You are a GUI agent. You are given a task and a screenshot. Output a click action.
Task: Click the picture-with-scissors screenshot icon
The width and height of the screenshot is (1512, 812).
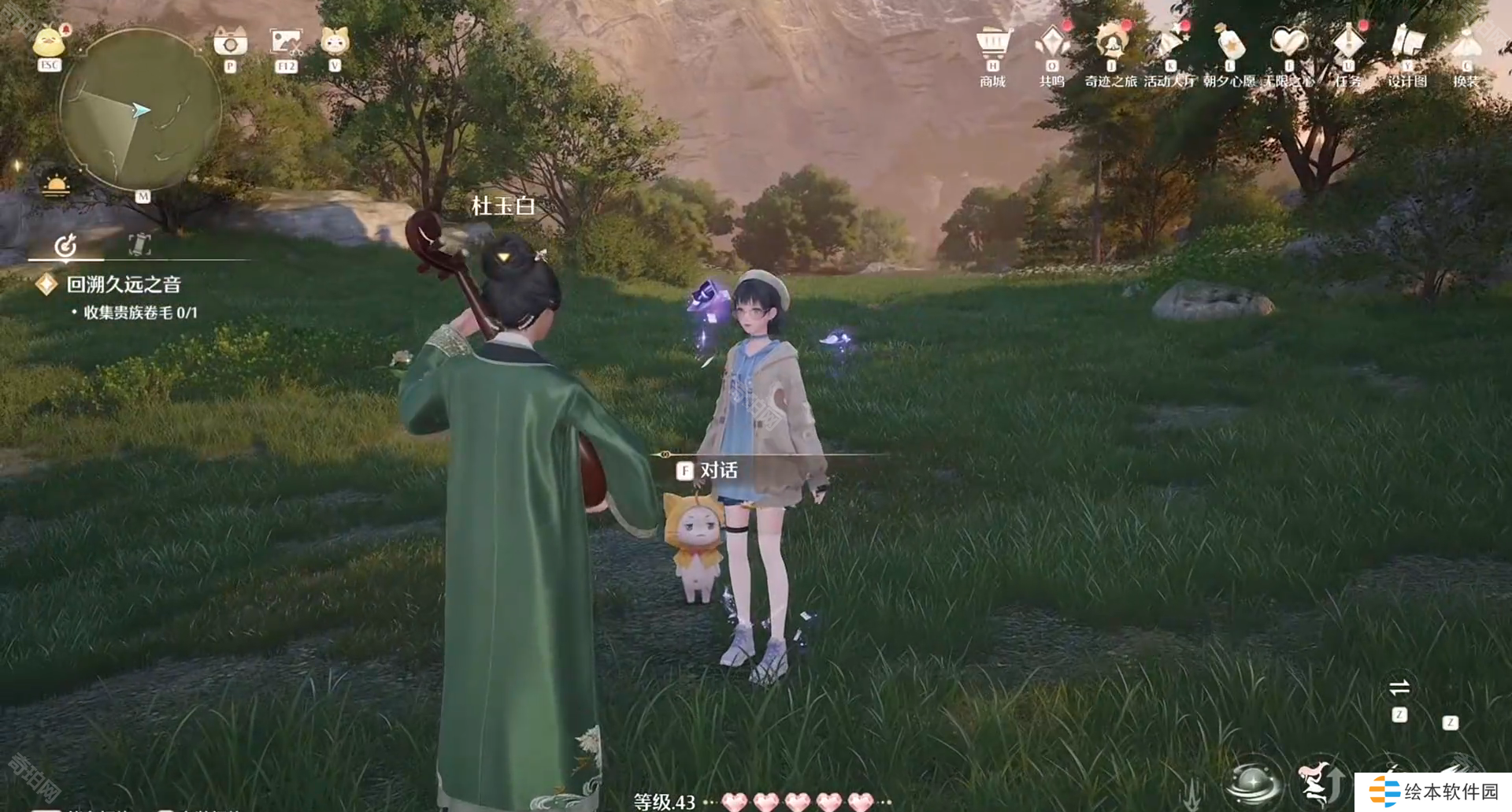click(285, 42)
